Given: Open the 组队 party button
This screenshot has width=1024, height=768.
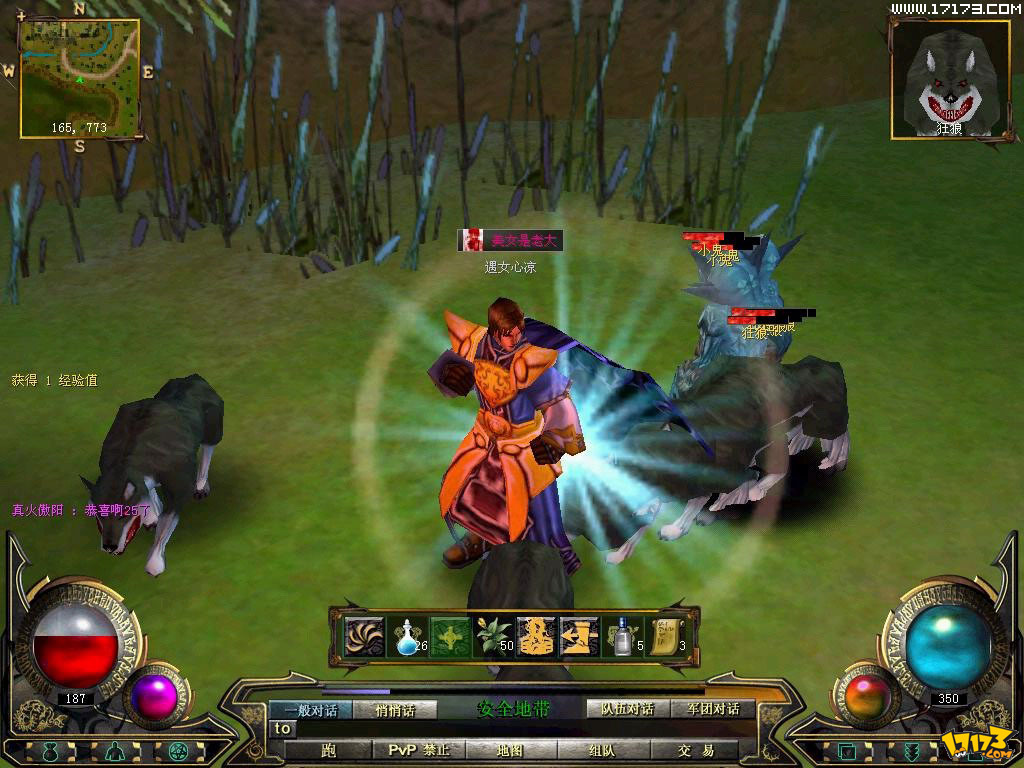Looking at the screenshot, I should (602, 750).
